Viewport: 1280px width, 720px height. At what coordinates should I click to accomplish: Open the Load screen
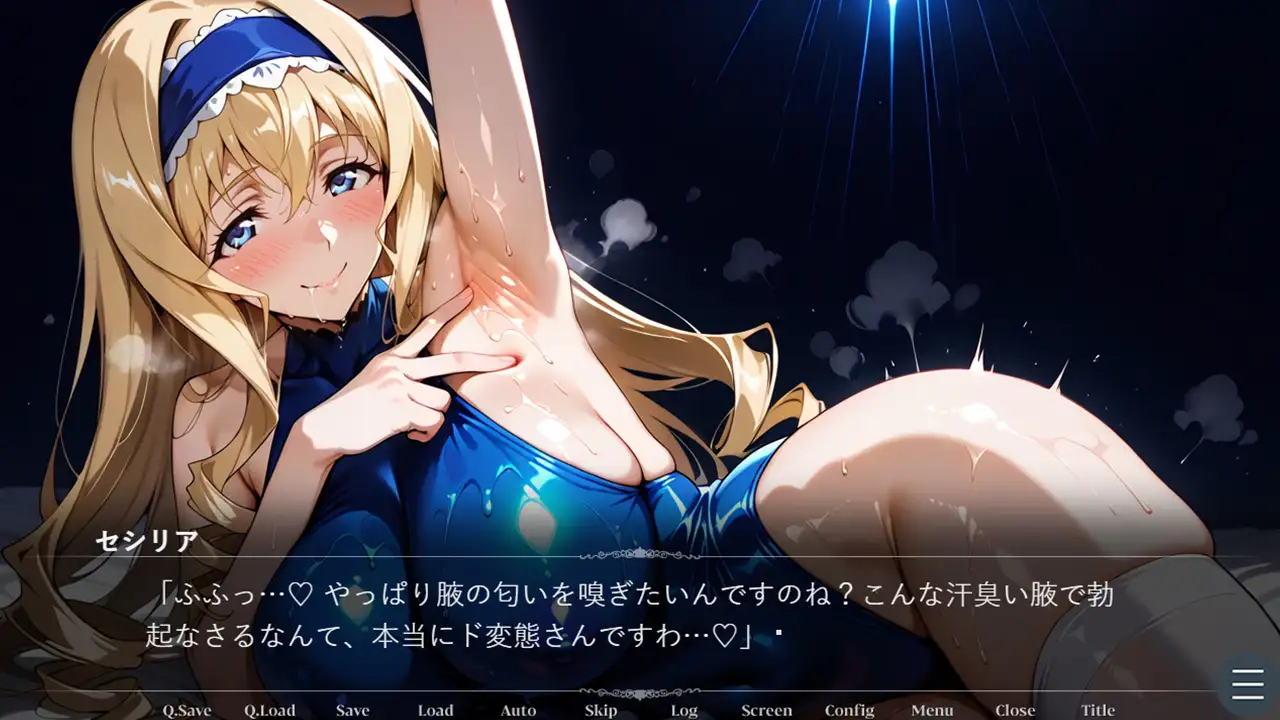[x=435, y=710]
